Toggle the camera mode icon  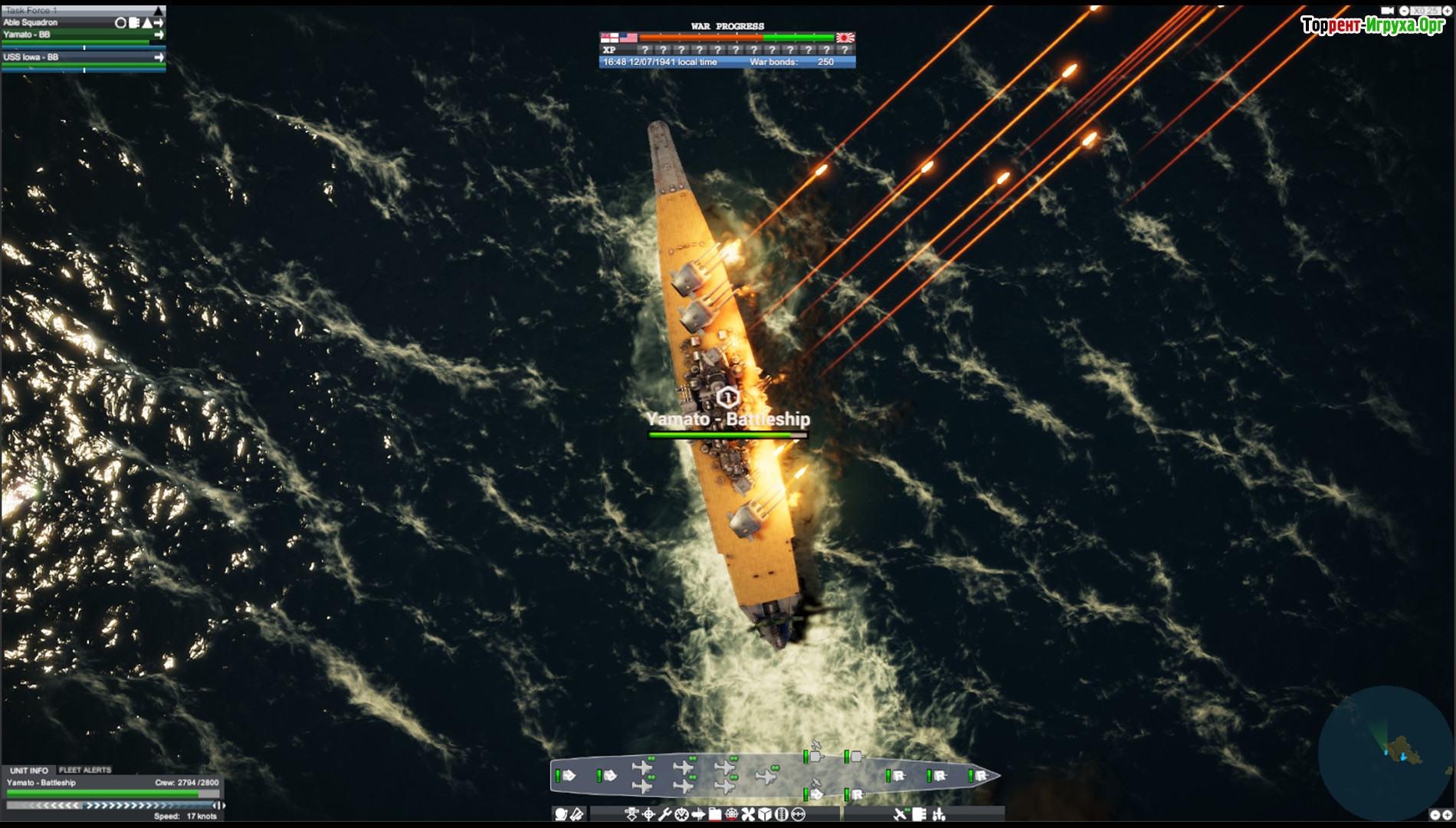tap(1387, 11)
